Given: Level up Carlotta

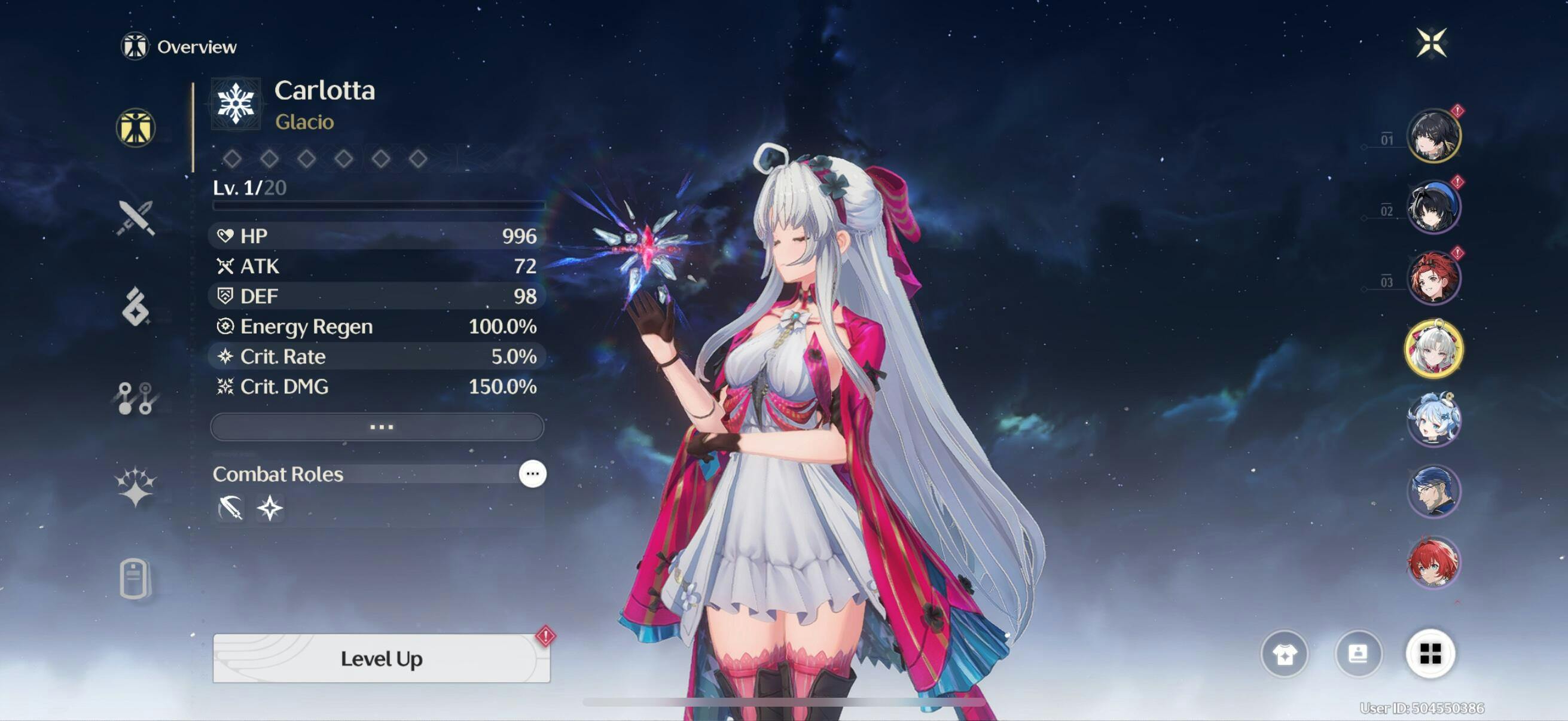Looking at the screenshot, I should coord(381,658).
